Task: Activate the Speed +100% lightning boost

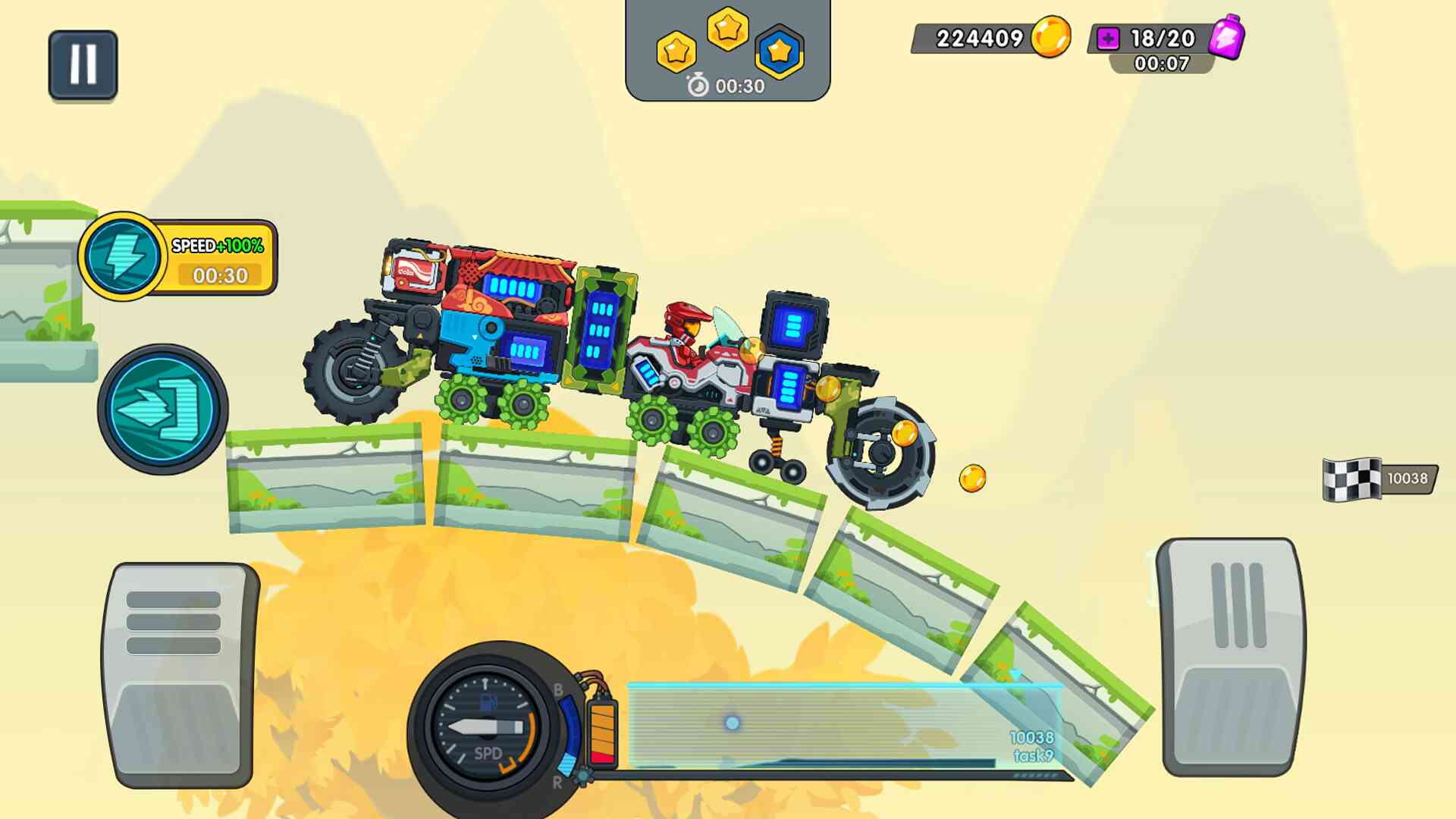Action: (x=122, y=256)
